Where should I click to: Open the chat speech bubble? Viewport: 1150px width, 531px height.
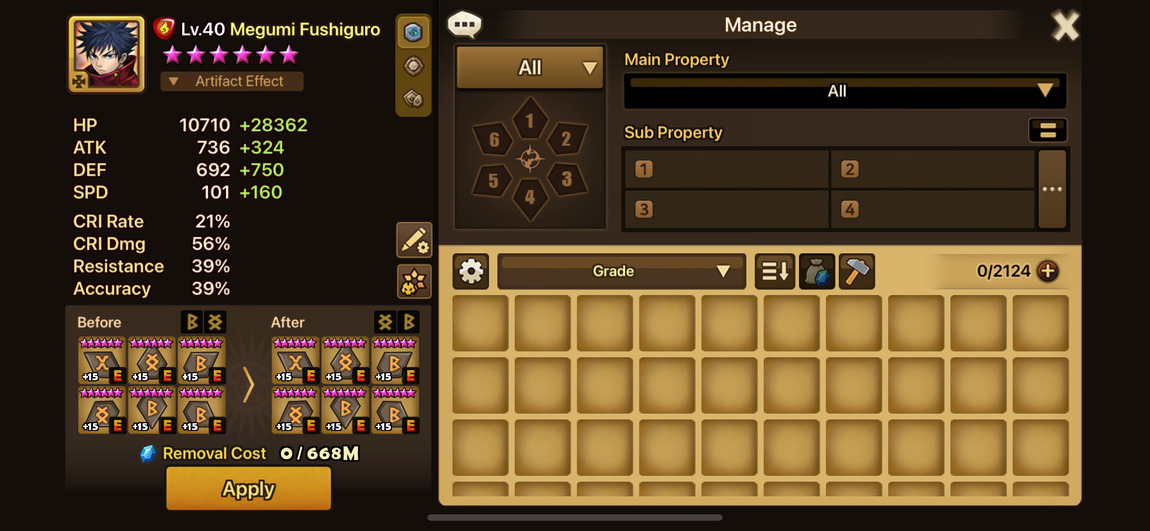[464, 24]
